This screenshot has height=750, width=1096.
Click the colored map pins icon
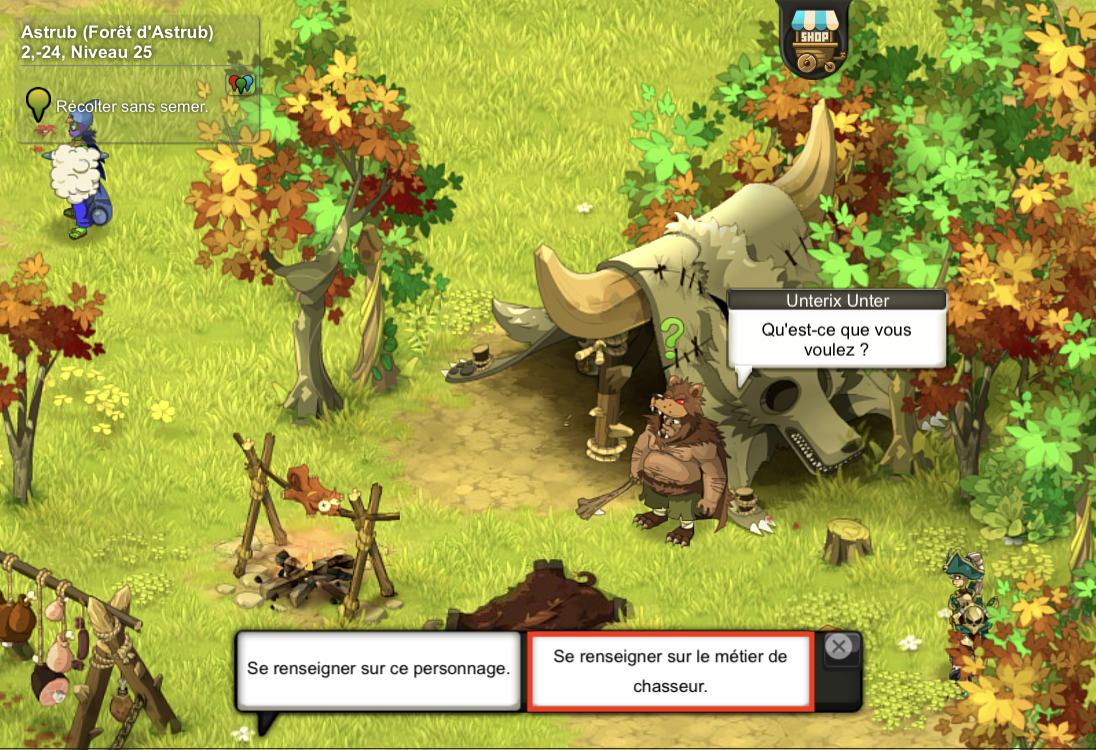[241, 83]
